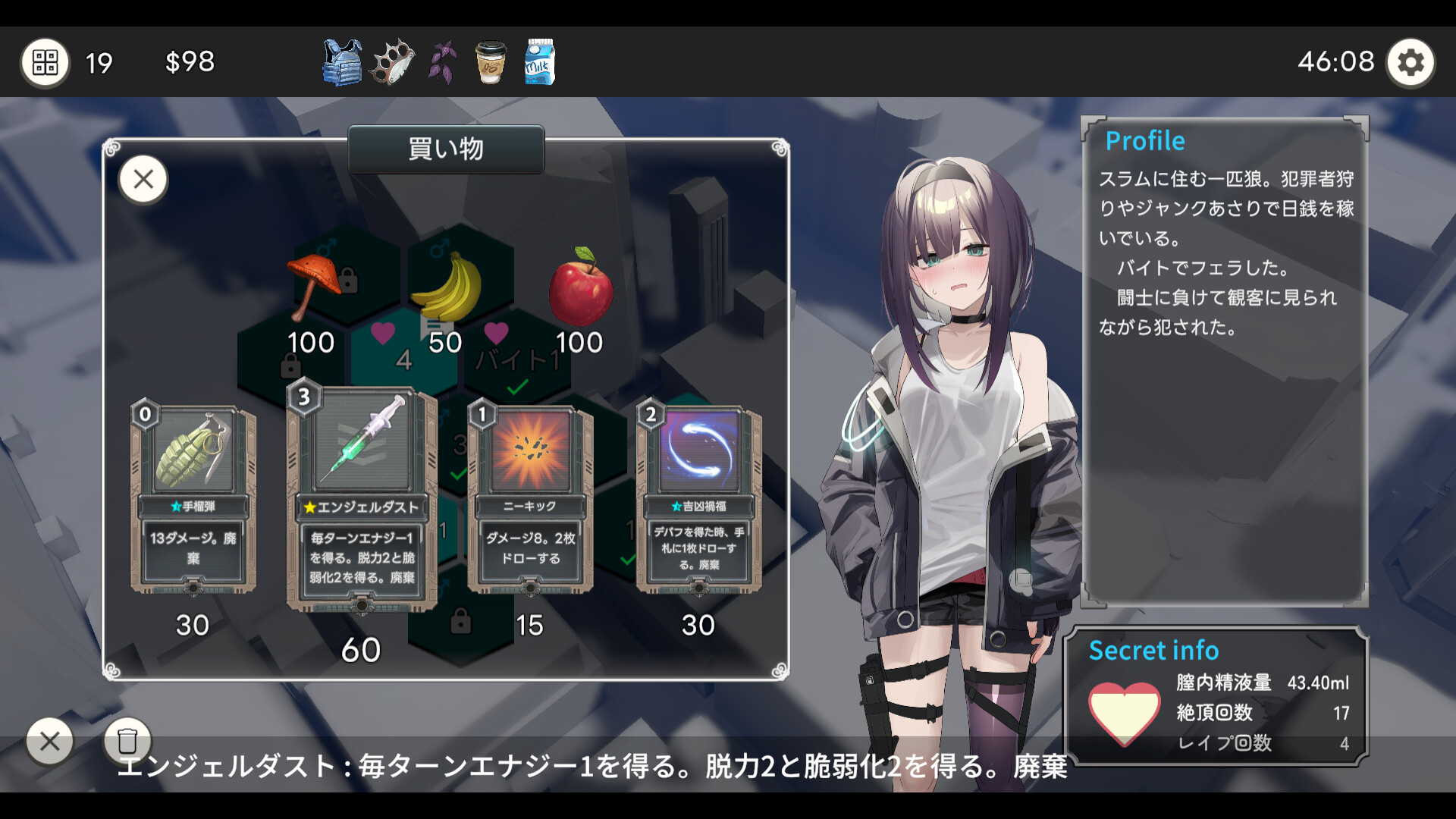Open the grid menu icon top-left

(45, 62)
